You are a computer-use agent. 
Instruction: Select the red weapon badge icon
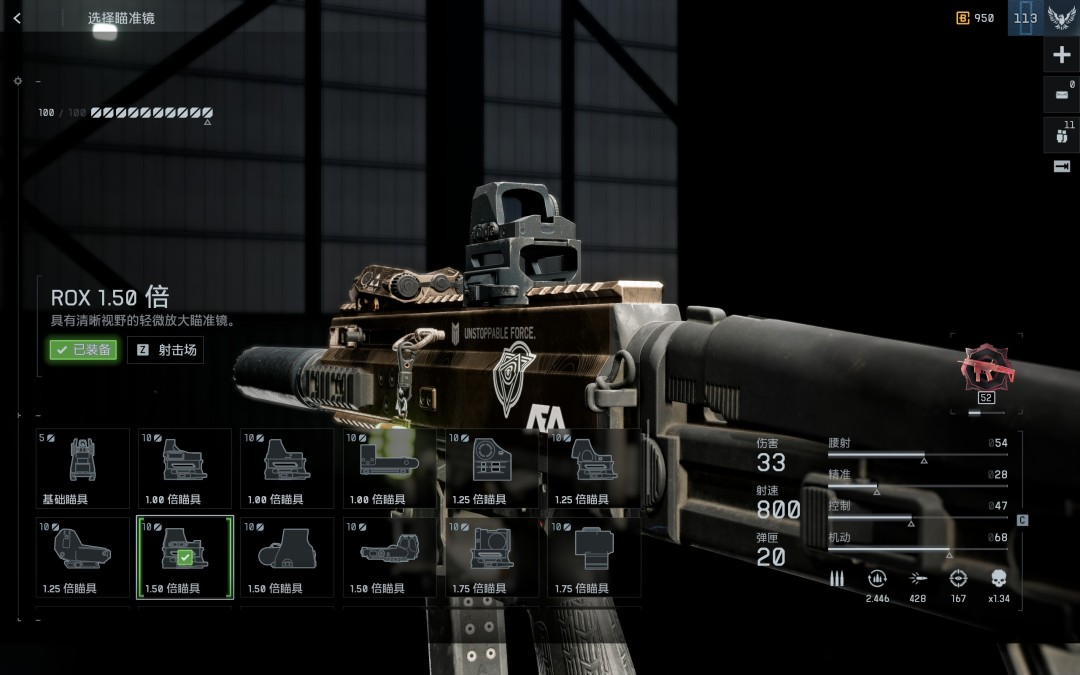tap(985, 368)
